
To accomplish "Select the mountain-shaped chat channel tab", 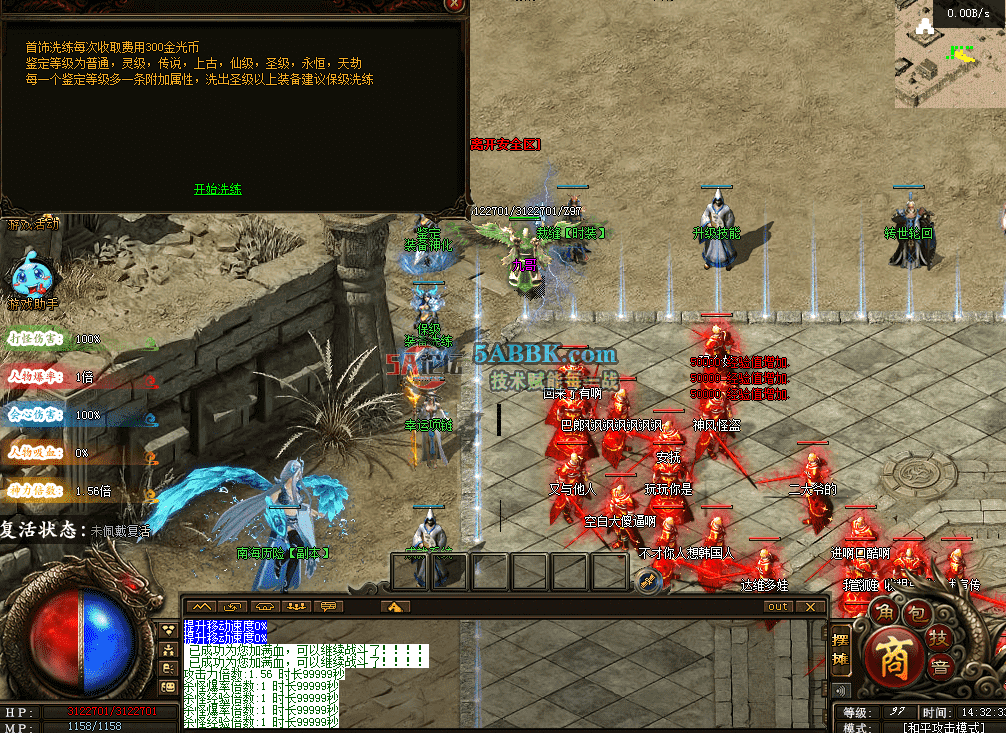I will click(x=201, y=607).
